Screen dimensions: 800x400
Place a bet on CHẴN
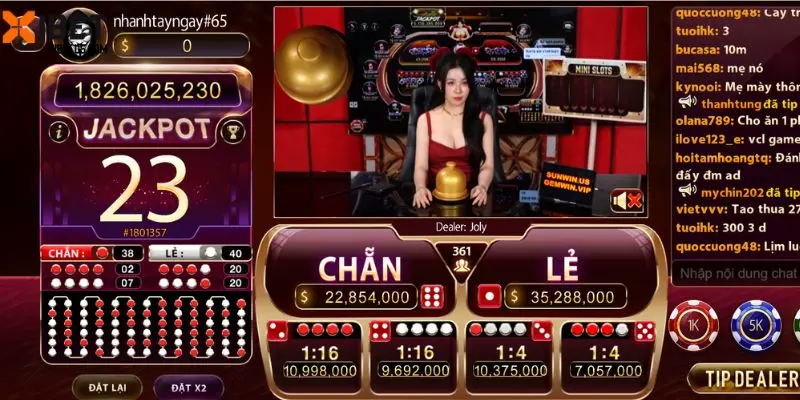tap(360, 270)
